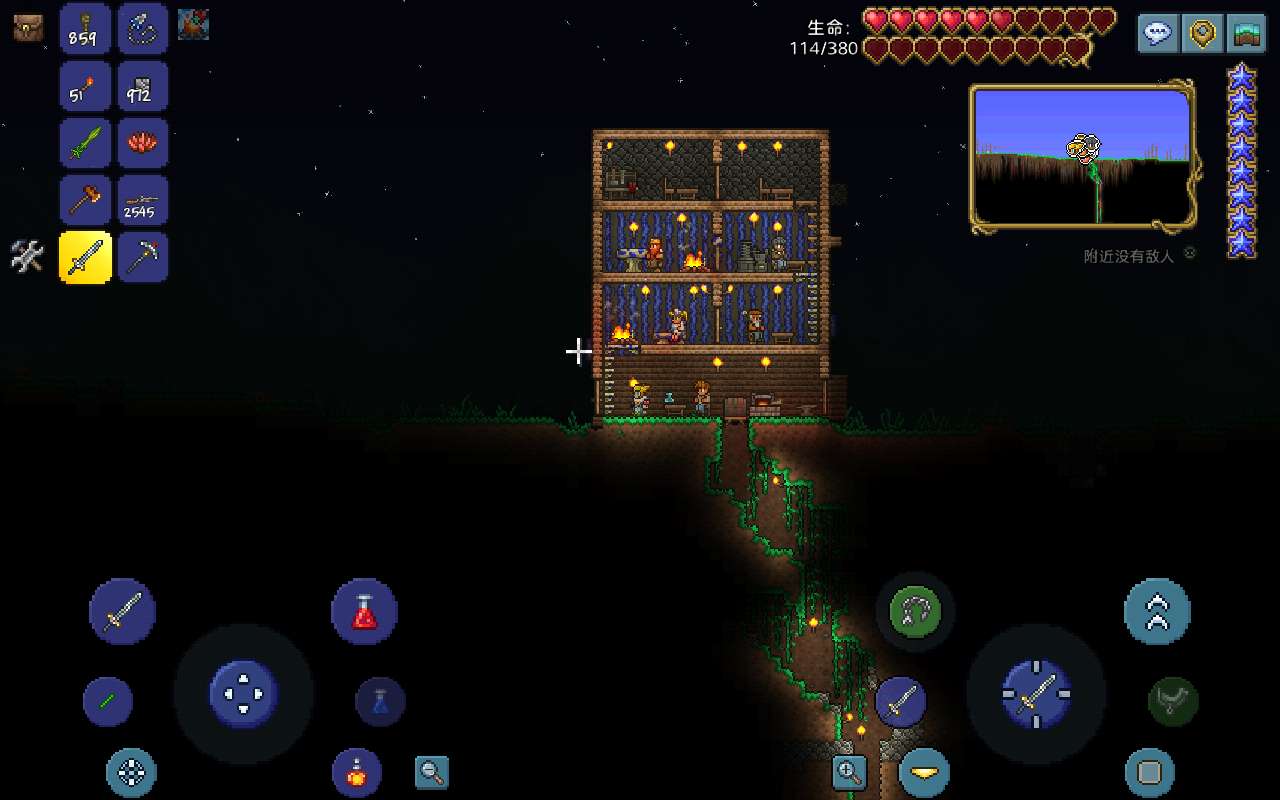
Task: Use the red healing potion quick button
Action: (x=364, y=611)
